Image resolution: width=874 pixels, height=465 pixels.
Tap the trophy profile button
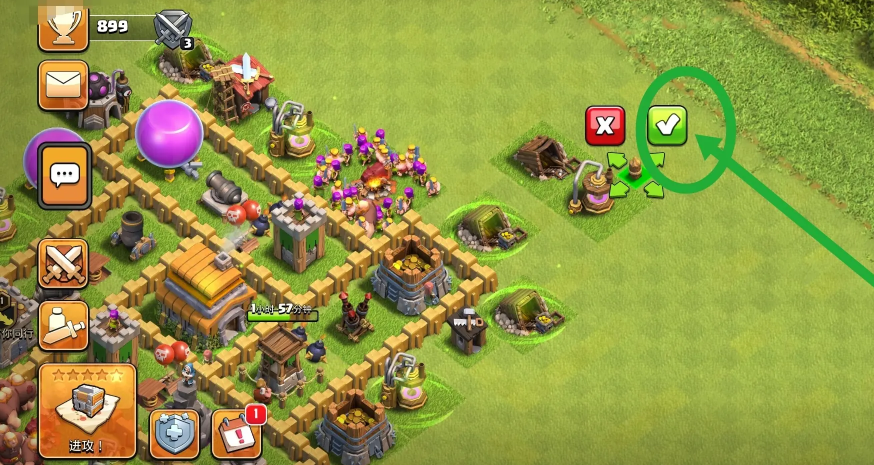[63, 25]
